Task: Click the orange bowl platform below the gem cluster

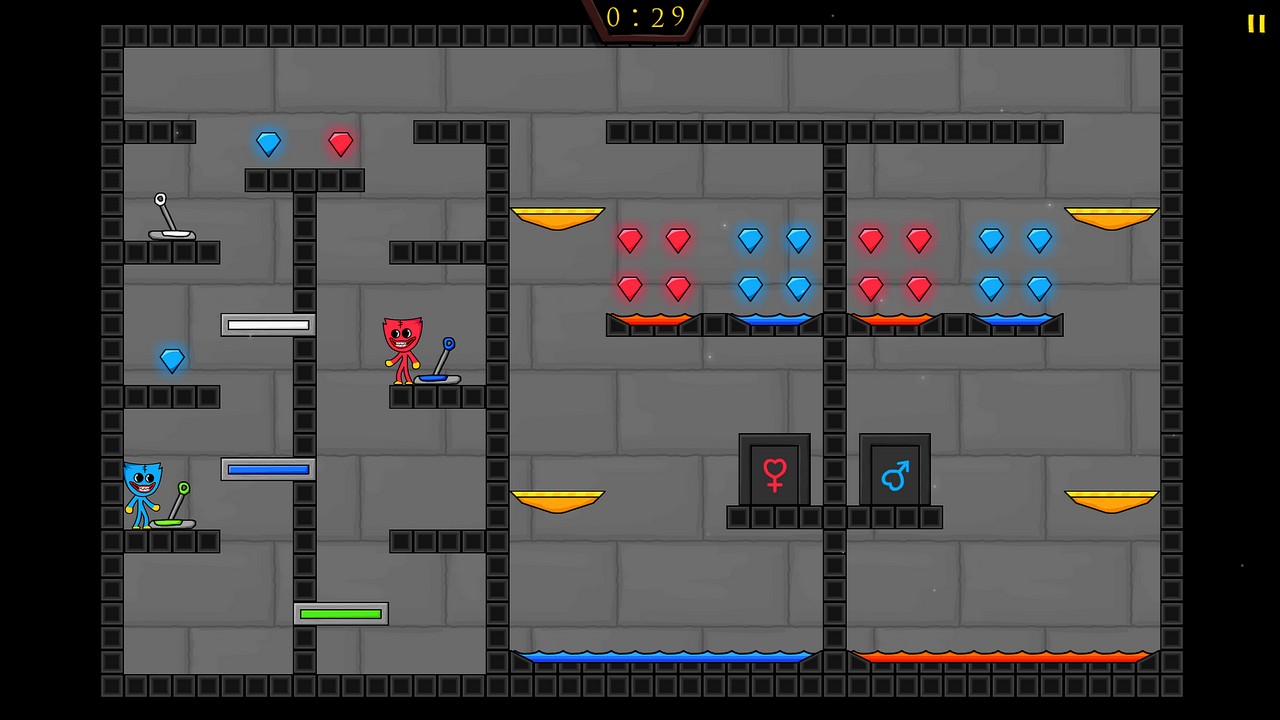Action: [x=558, y=499]
